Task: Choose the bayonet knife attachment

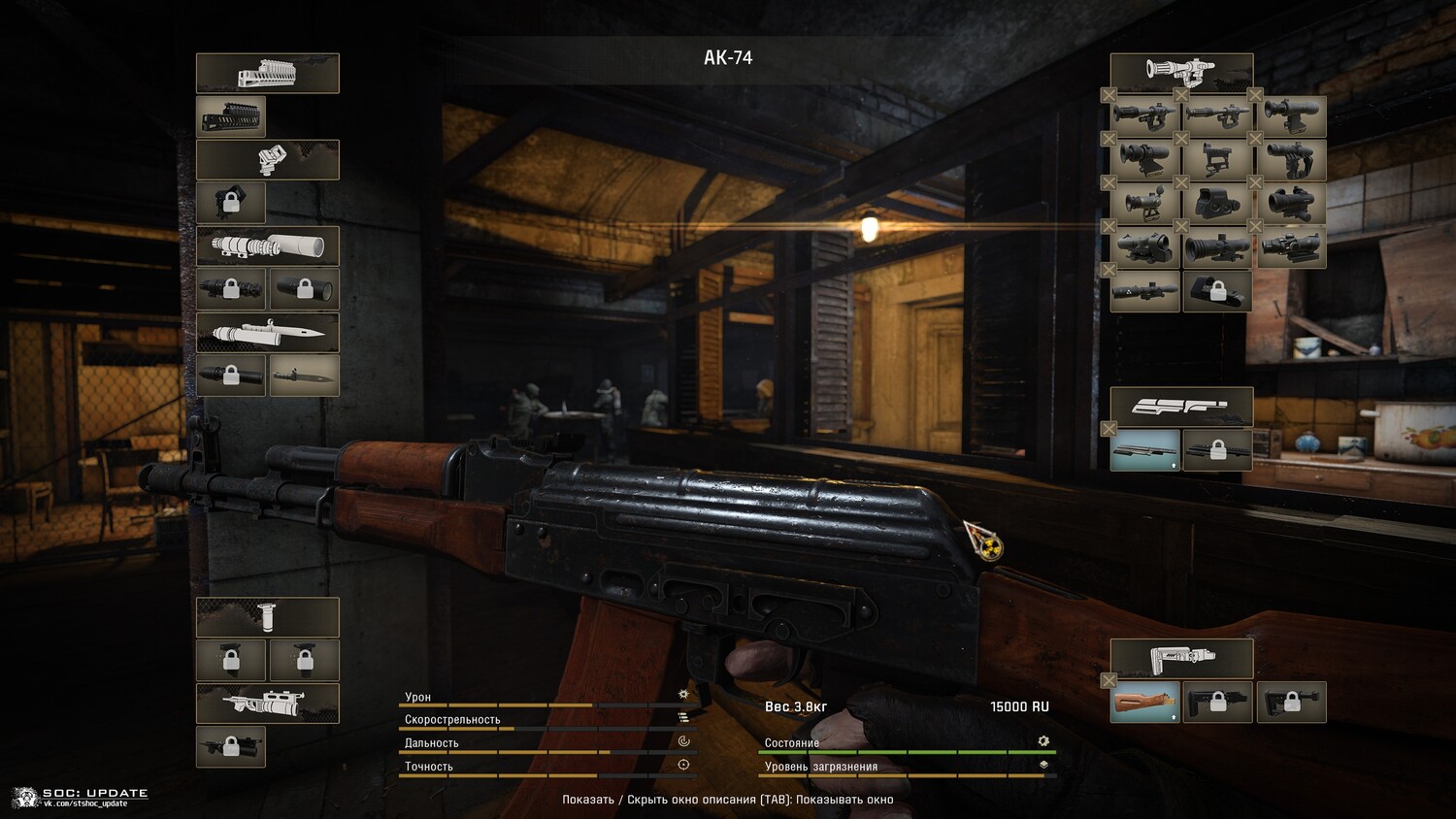Action: 305,376
